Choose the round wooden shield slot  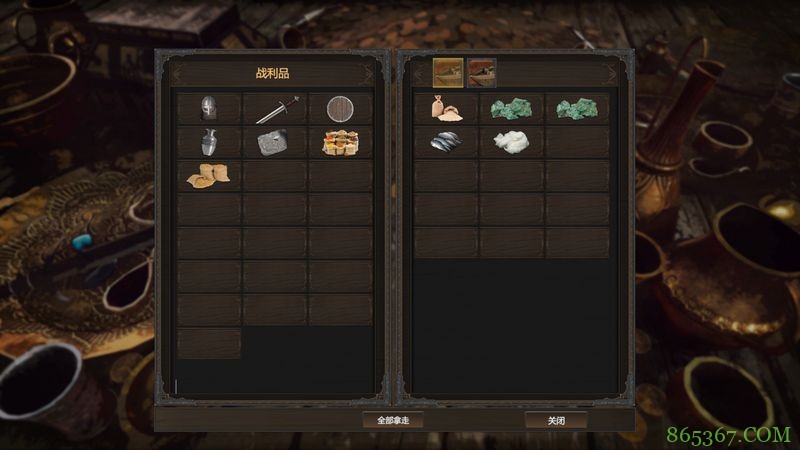point(340,108)
